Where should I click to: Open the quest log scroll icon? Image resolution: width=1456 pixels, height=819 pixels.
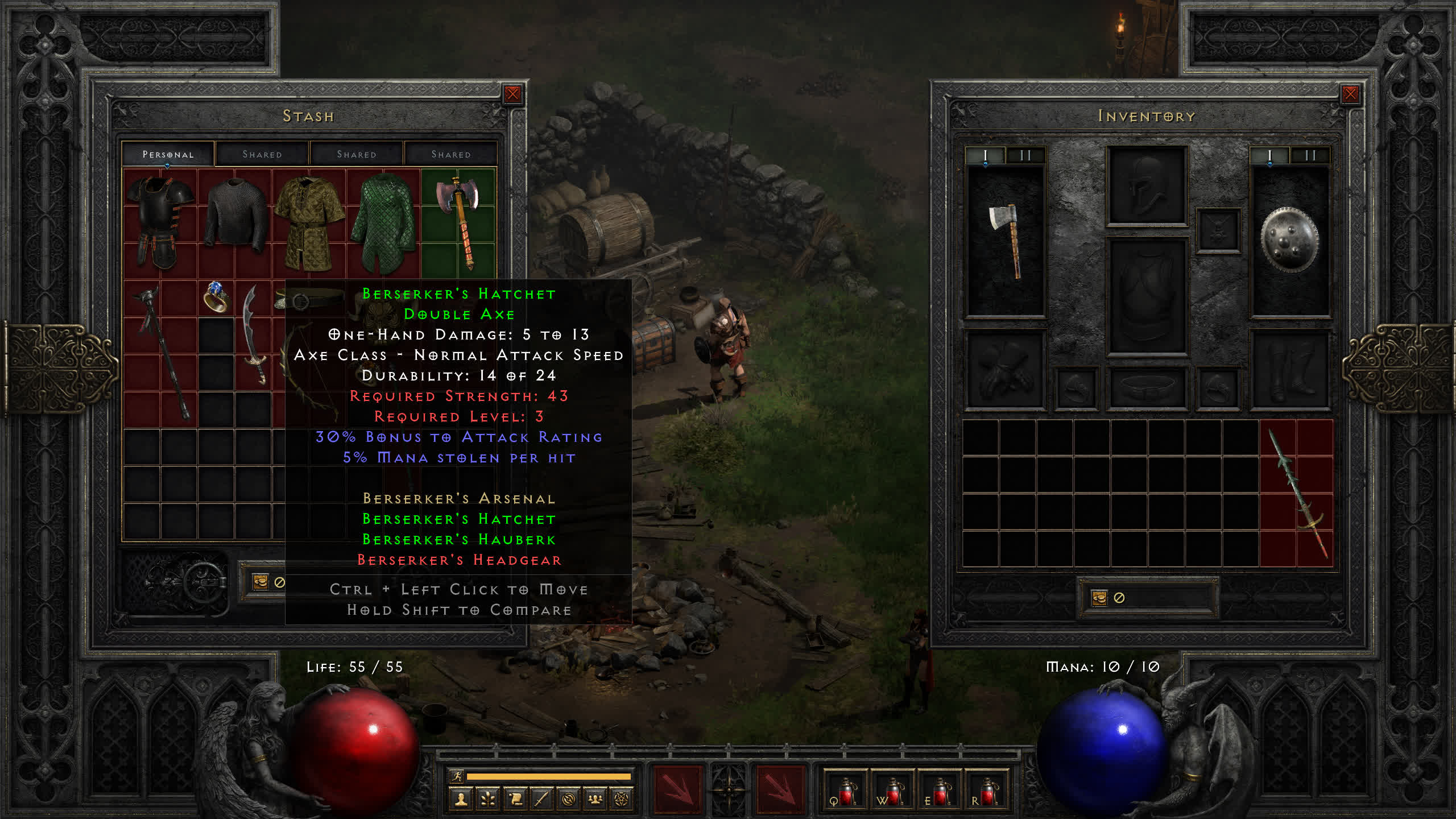click(x=515, y=800)
